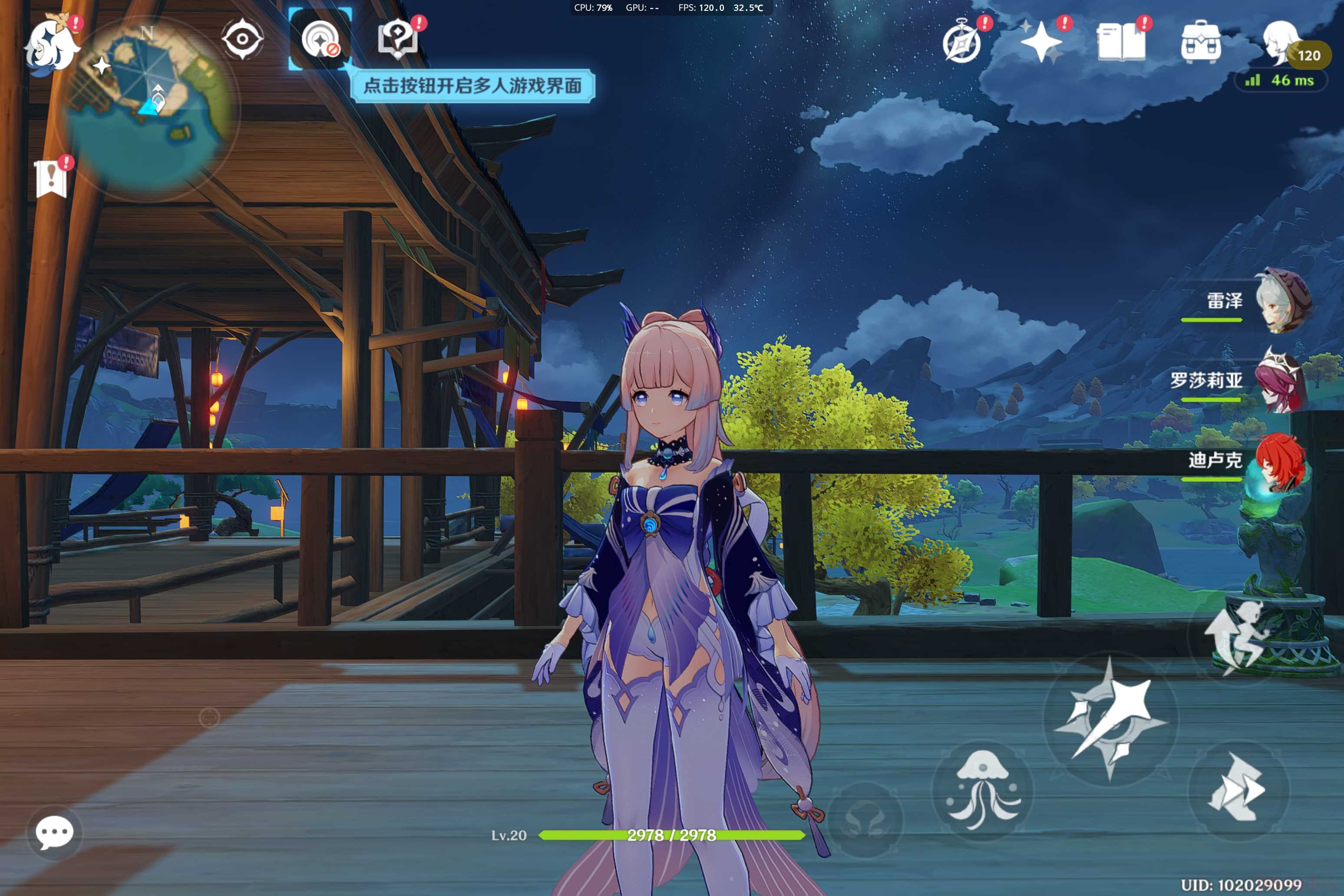This screenshot has height=896, width=1344.
Task: Open the book icon in the top bar
Action: pos(1121,42)
